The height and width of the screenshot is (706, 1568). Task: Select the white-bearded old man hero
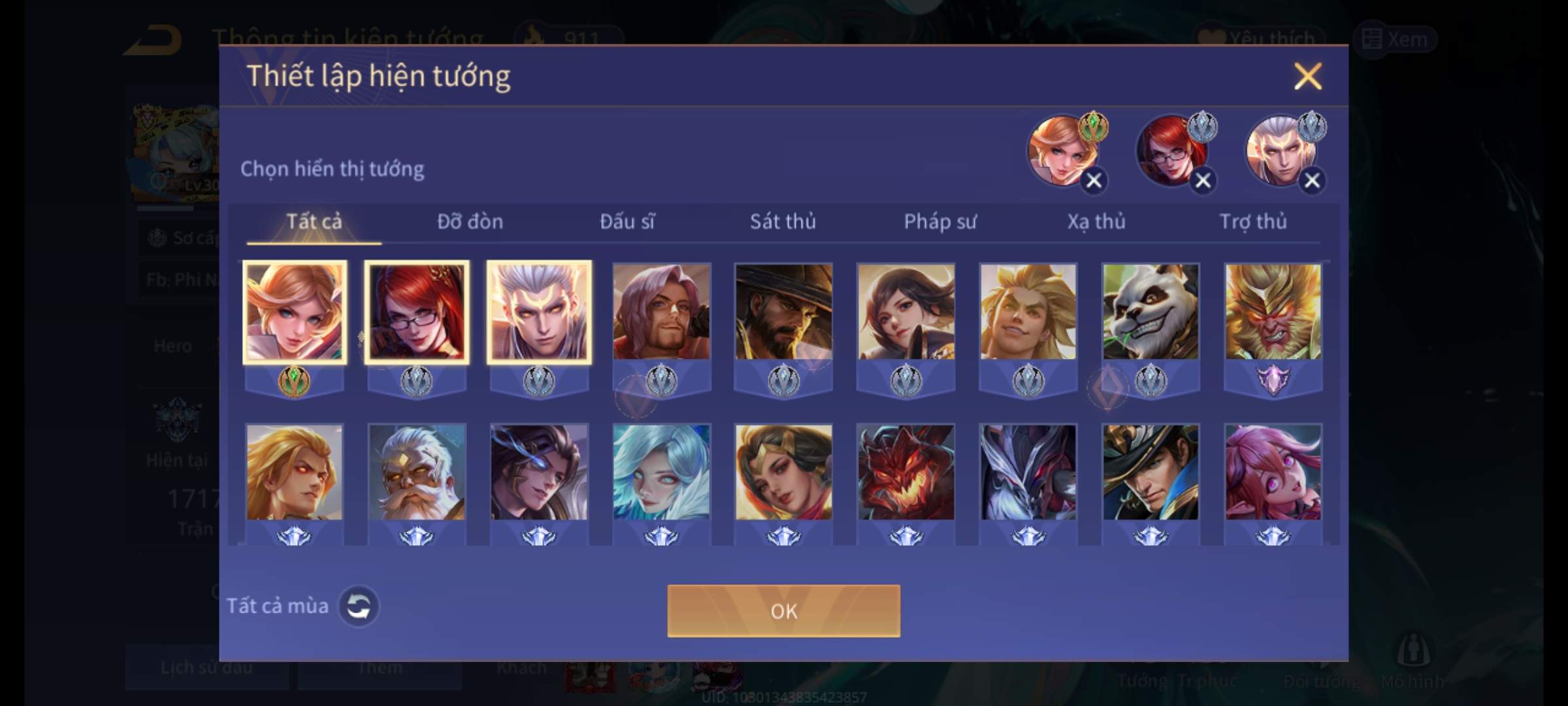(x=417, y=472)
